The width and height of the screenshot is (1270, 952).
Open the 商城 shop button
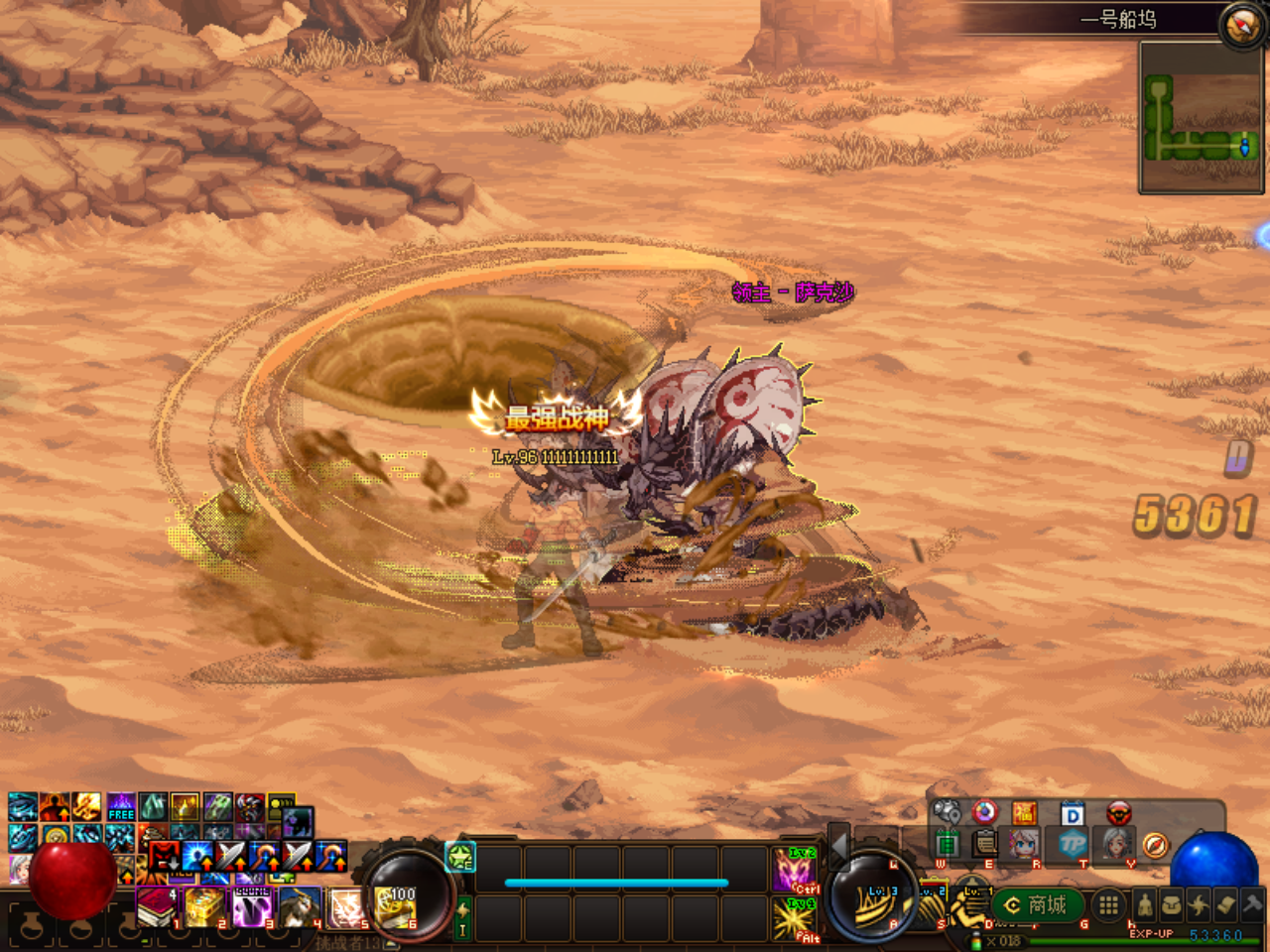1036,905
